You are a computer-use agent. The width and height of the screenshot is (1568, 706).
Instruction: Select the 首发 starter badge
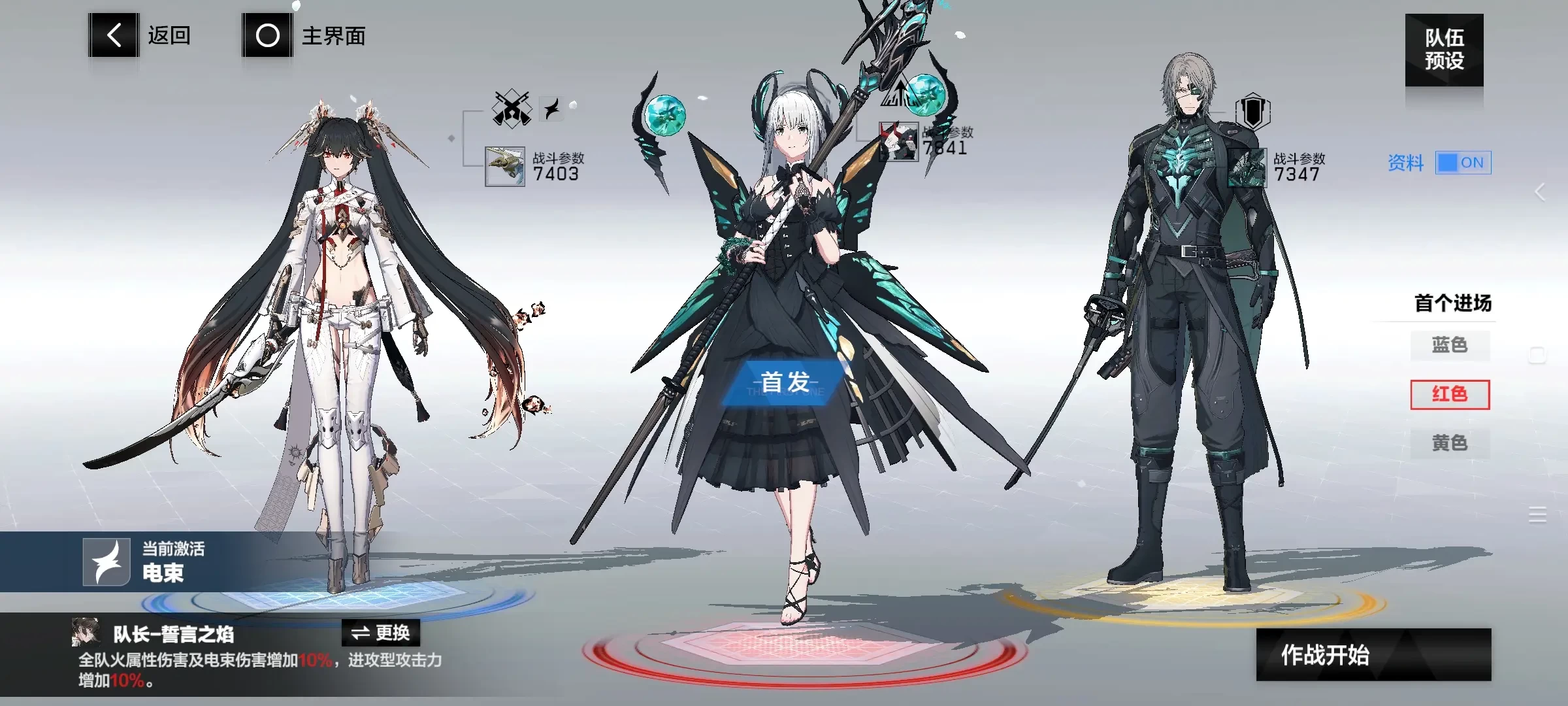coord(785,382)
